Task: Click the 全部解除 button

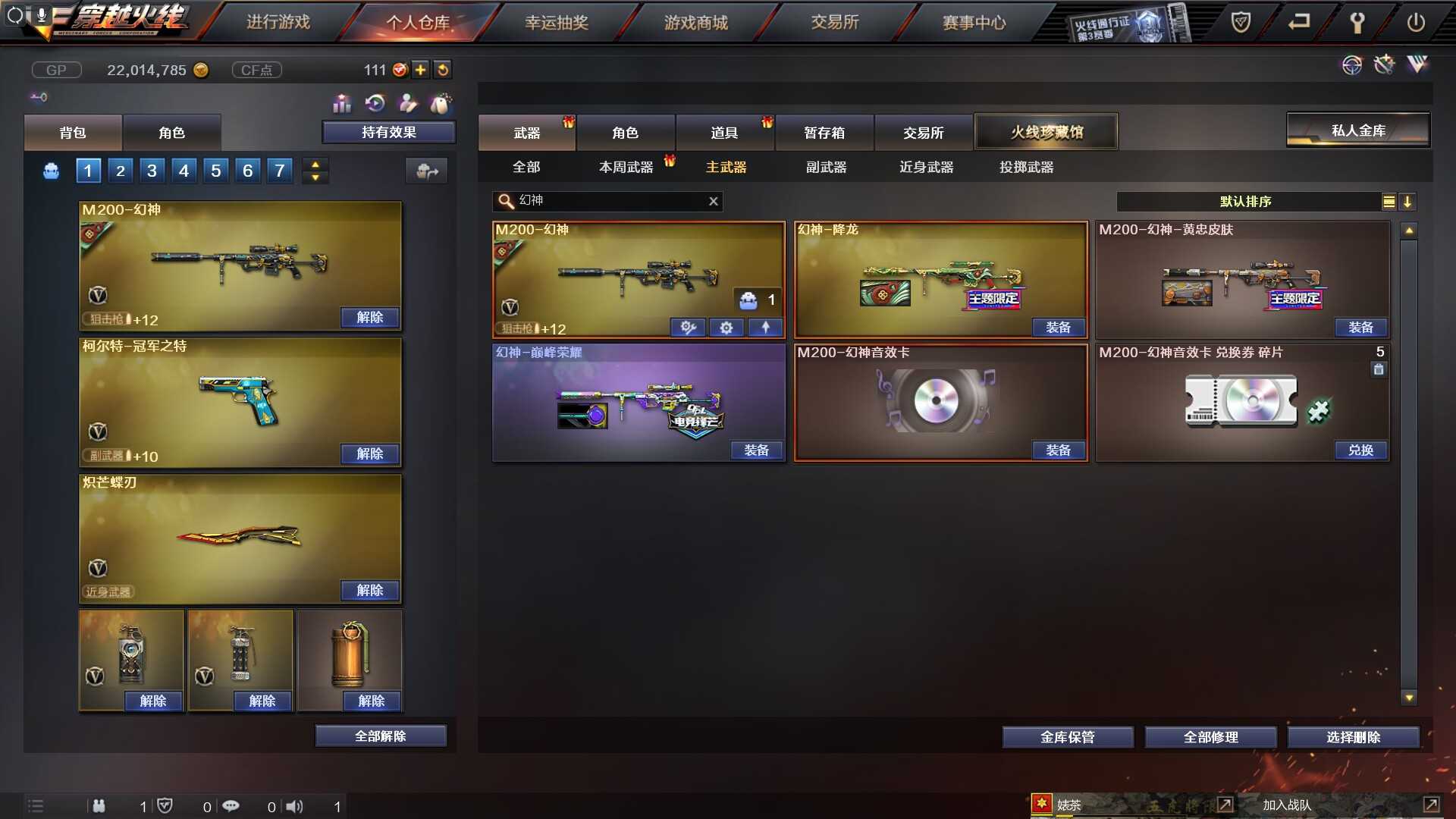Action: [380, 735]
